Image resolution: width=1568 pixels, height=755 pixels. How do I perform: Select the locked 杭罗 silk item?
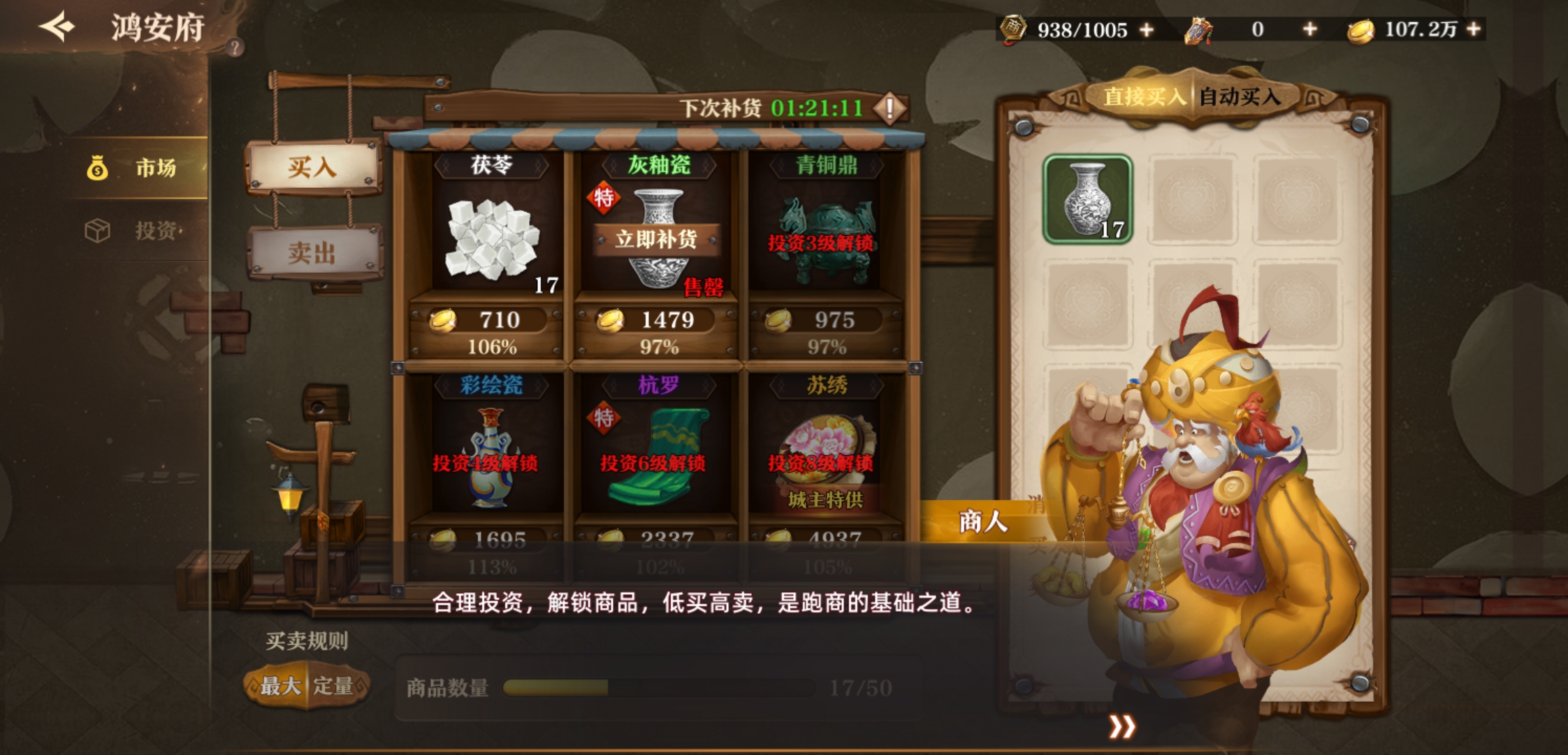click(656, 458)
